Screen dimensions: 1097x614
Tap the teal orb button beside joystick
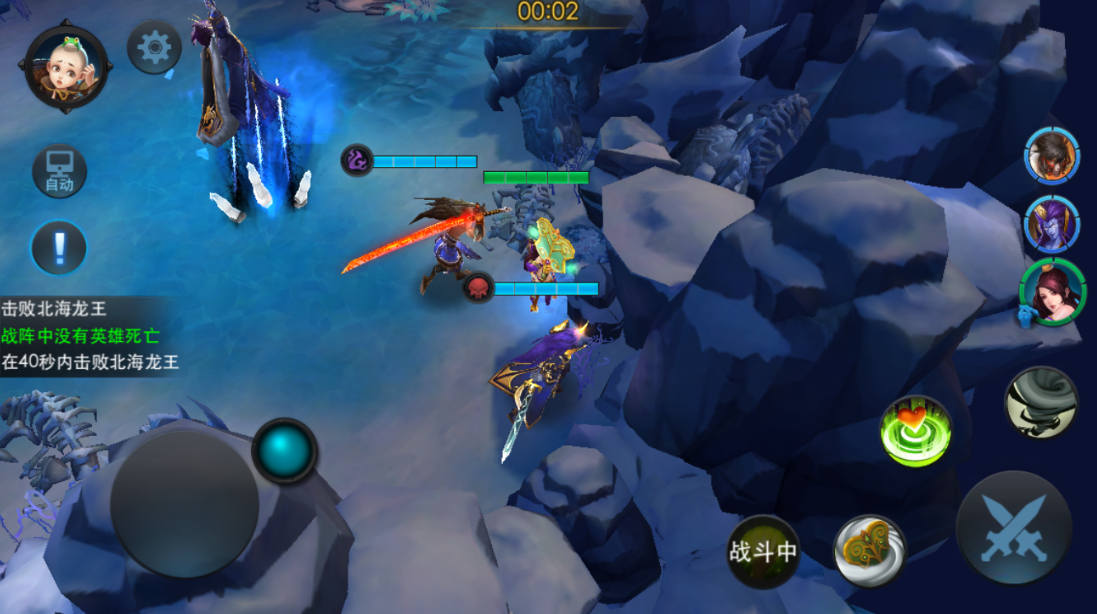[x=284, y=451]
